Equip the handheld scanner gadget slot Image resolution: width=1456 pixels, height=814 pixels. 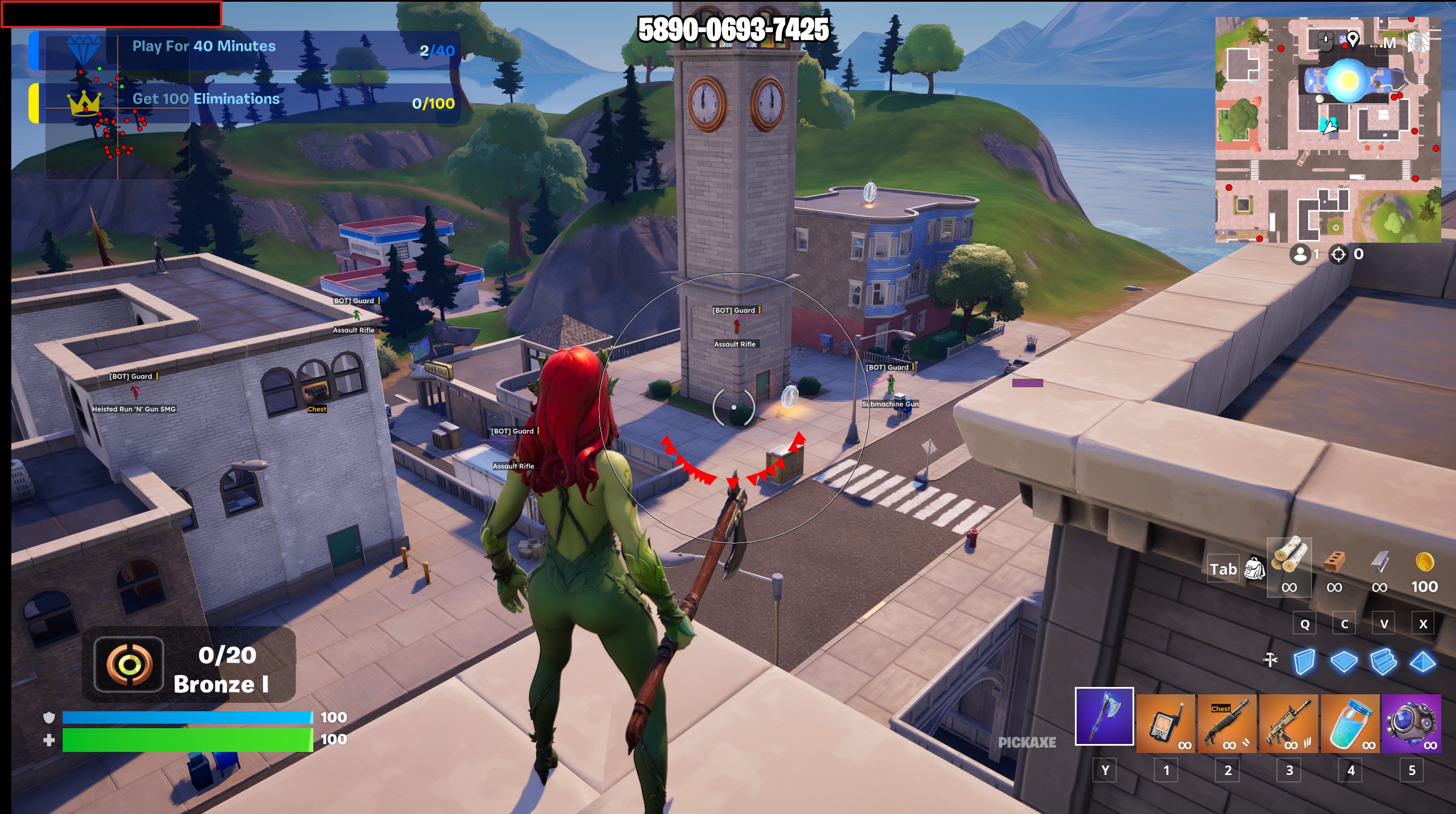click(1165, 724)
